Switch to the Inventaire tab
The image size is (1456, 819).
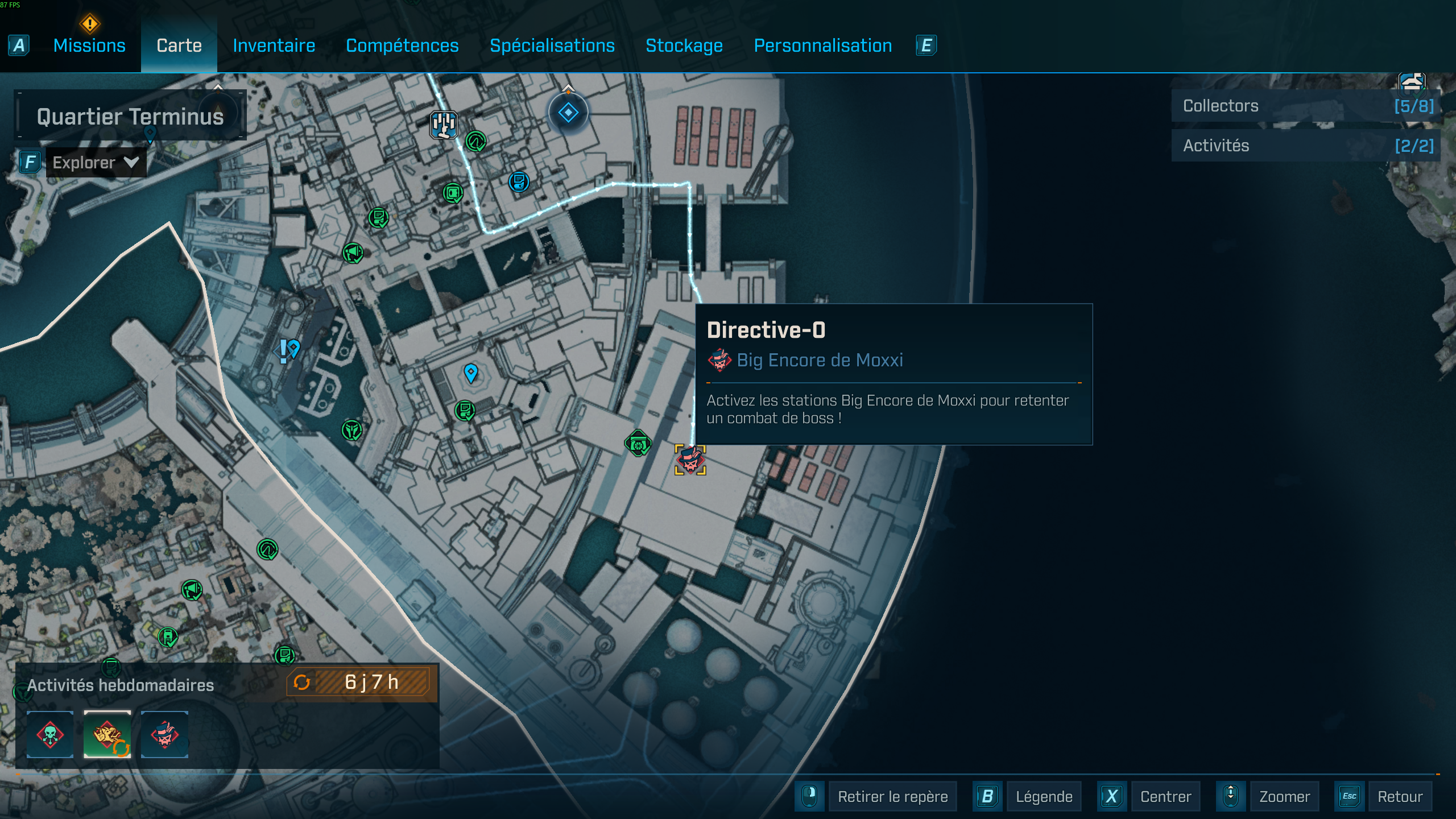click(x=274, y=45)
